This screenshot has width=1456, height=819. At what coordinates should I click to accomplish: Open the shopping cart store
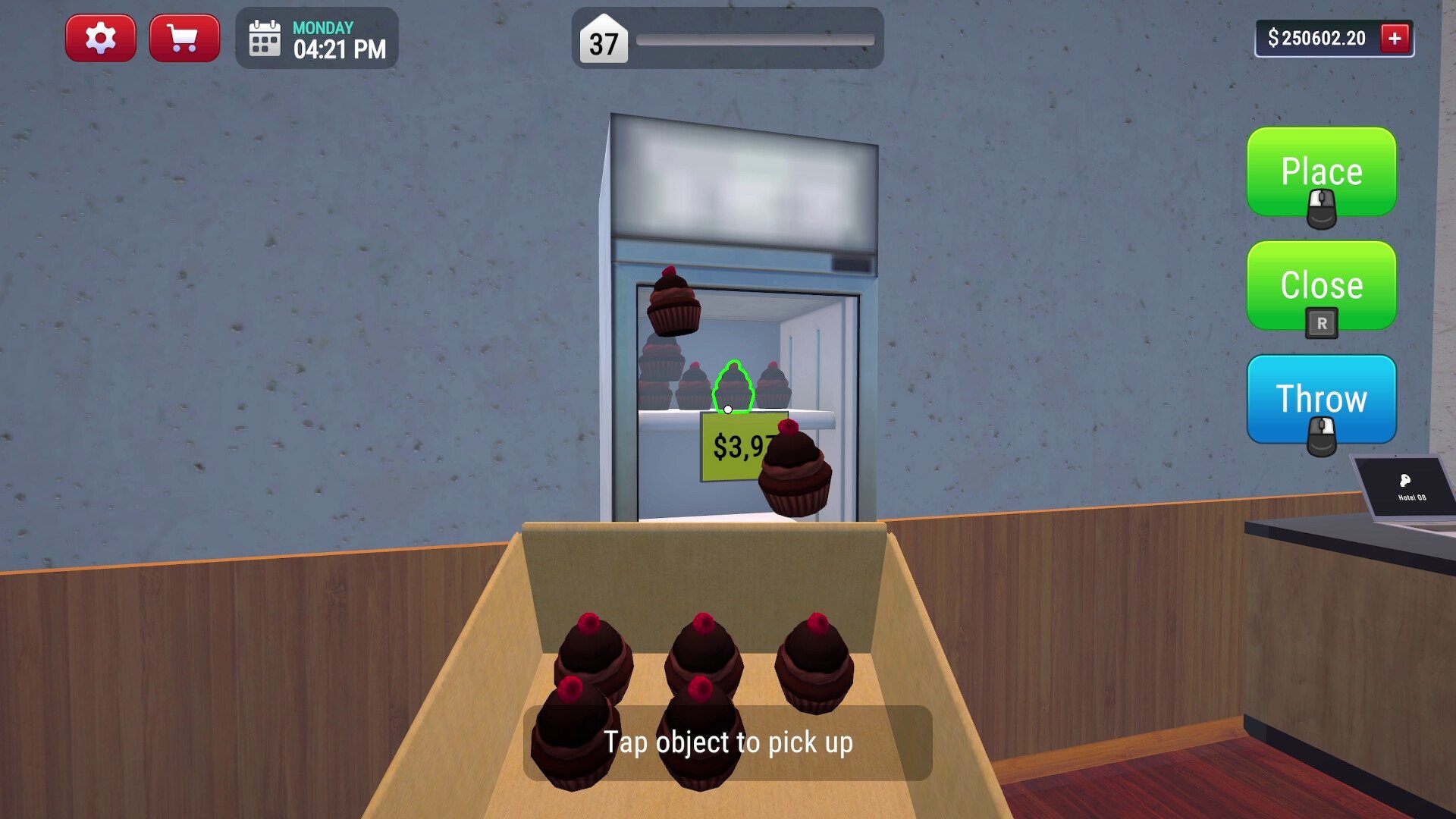point(184,38)
